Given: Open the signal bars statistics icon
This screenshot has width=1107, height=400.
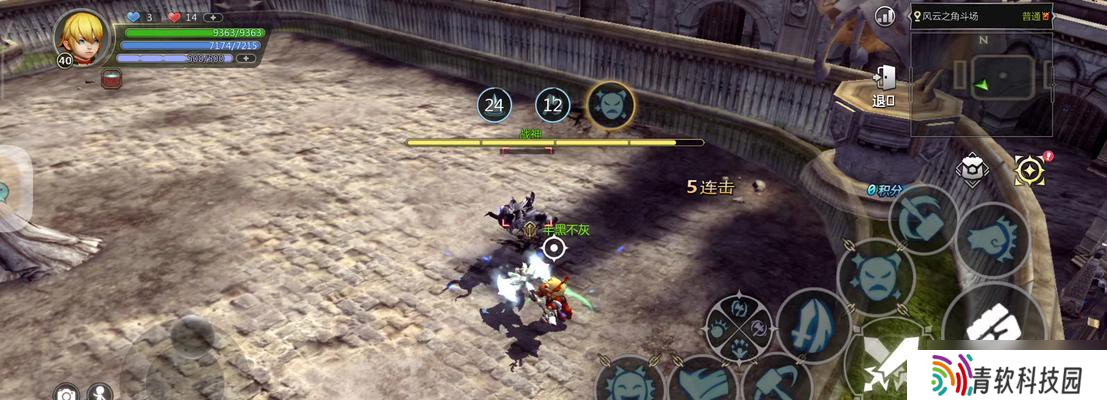Looking at the screenshot, I should (x=885, y=16).
